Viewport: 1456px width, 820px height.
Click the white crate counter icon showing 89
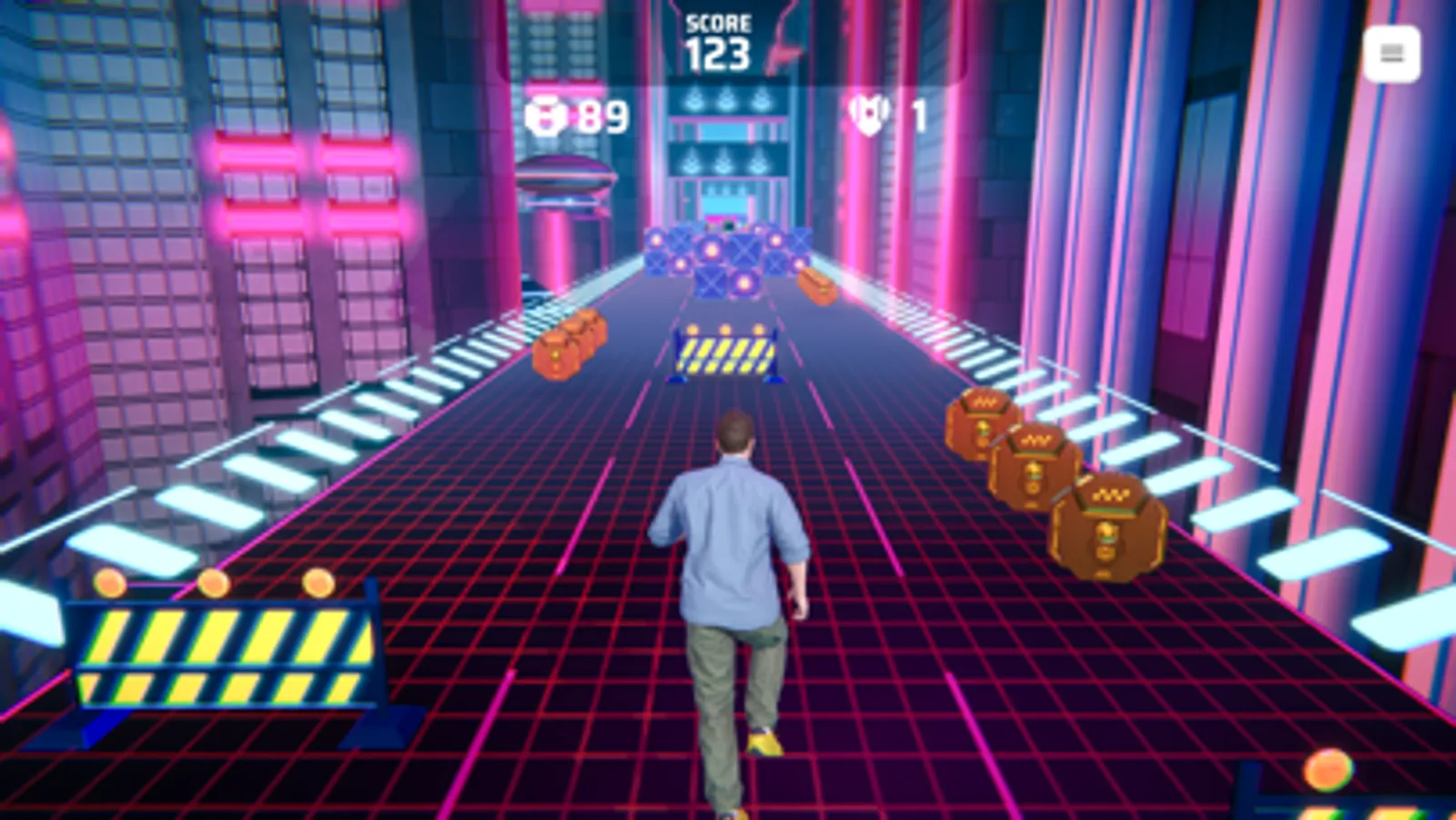545,116
